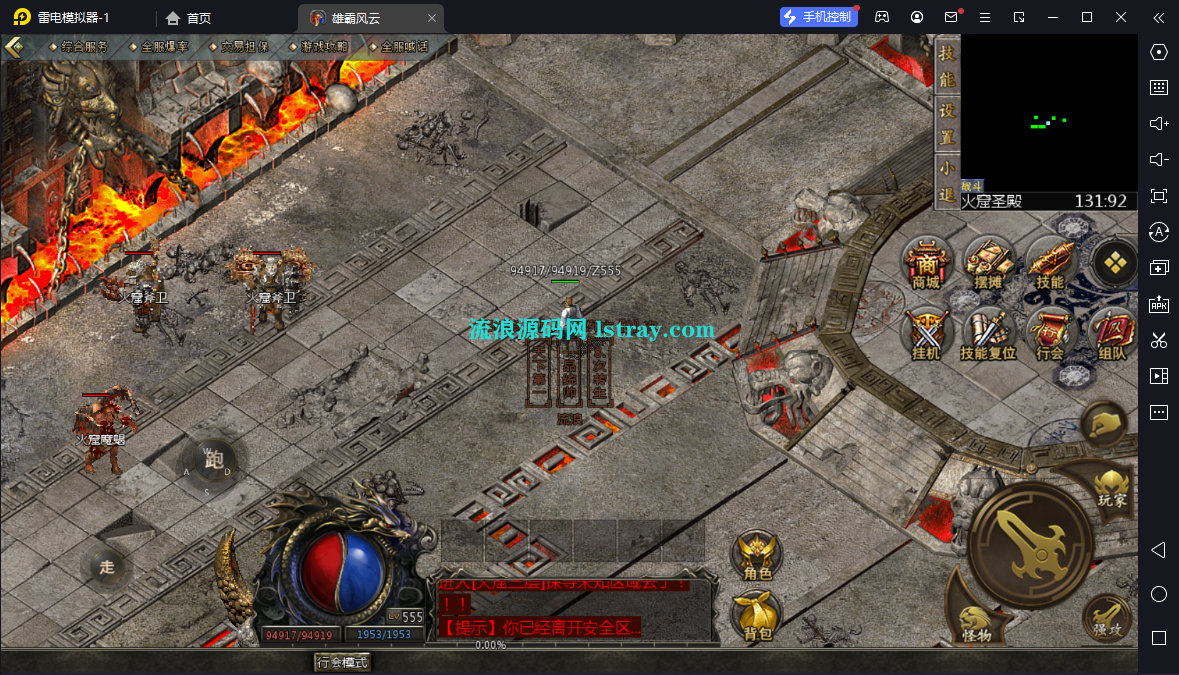Open the 商城 shop icon
The width and height of the screenshot is (1179, 675).
point(926,265)
